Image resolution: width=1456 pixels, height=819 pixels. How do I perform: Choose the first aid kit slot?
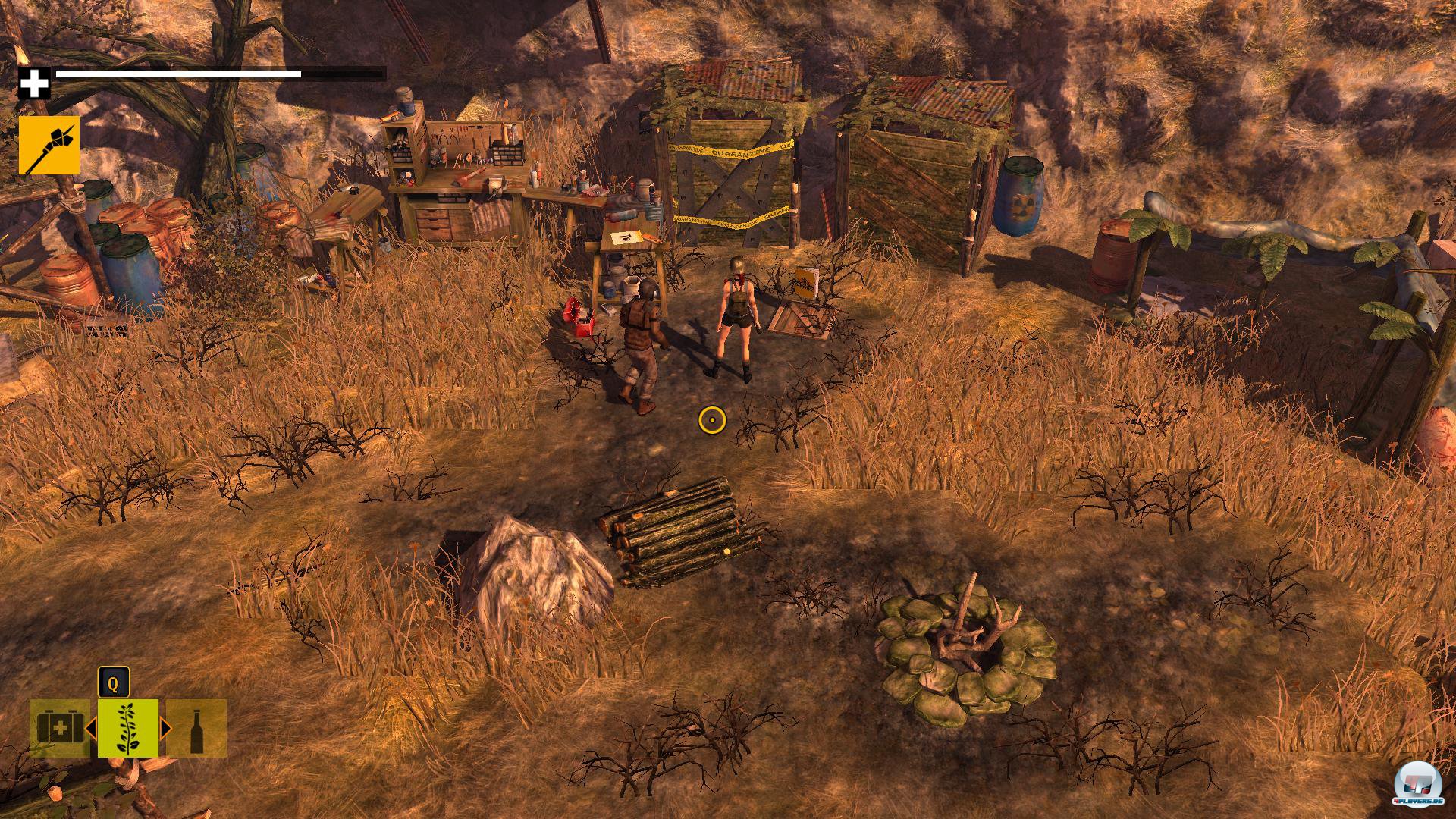coord(60,728)
